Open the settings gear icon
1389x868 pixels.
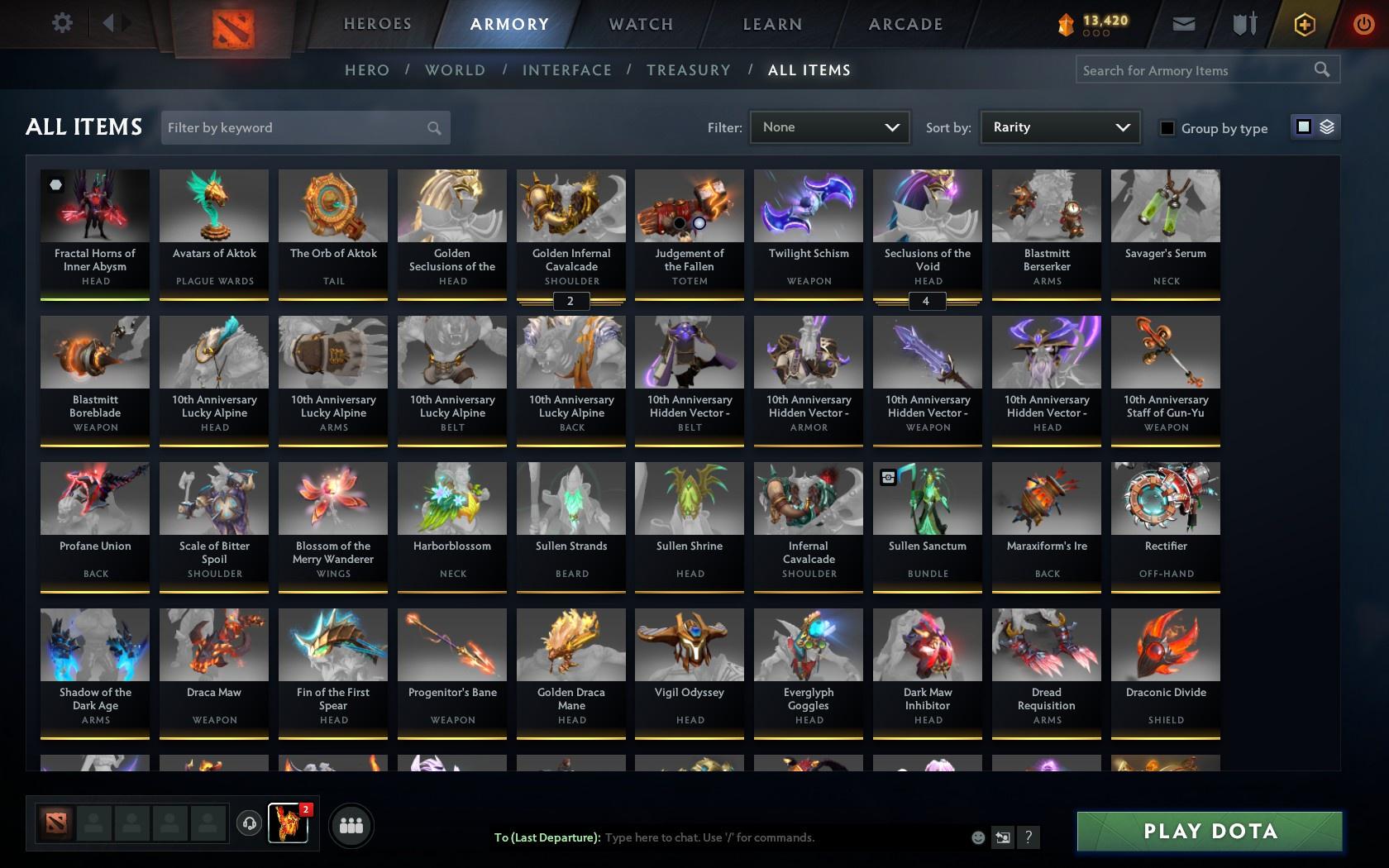(x=60, y=23)
